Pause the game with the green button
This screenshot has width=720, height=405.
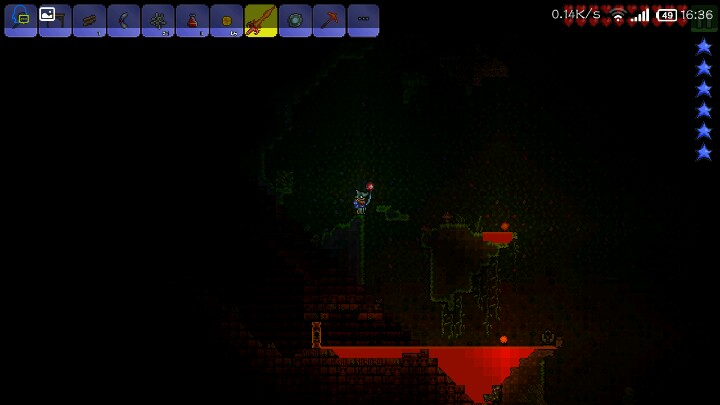pos(704,21)
